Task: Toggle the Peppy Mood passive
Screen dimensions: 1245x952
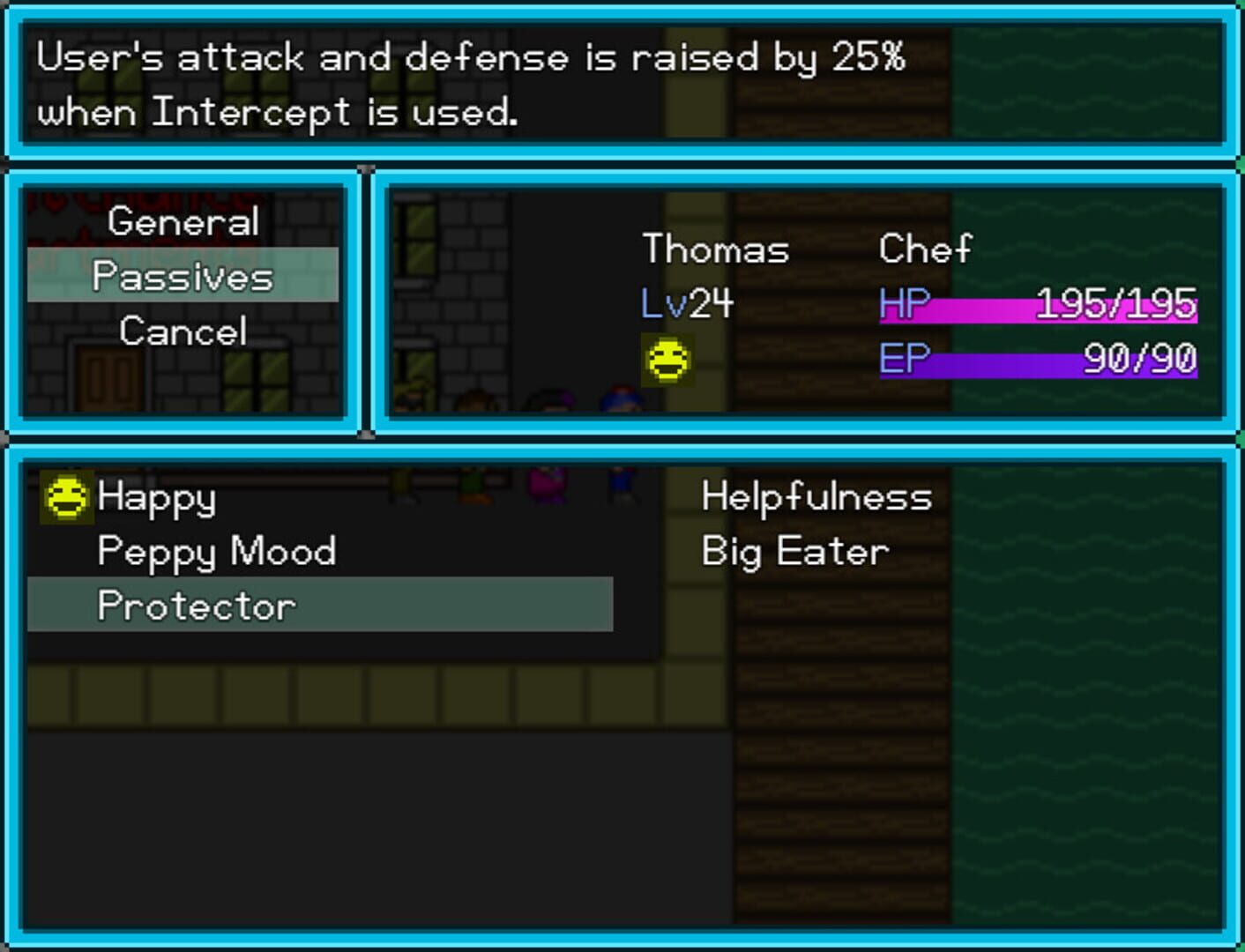Action: pos(217,550)
